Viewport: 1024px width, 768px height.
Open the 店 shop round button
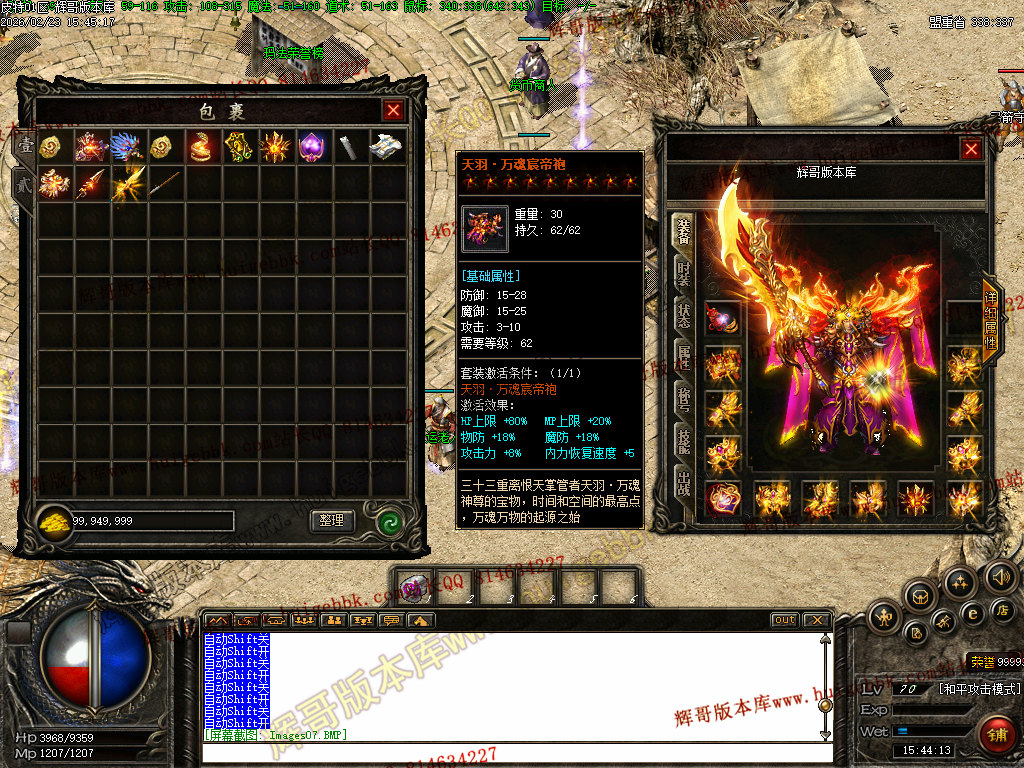coord(1001,608)
